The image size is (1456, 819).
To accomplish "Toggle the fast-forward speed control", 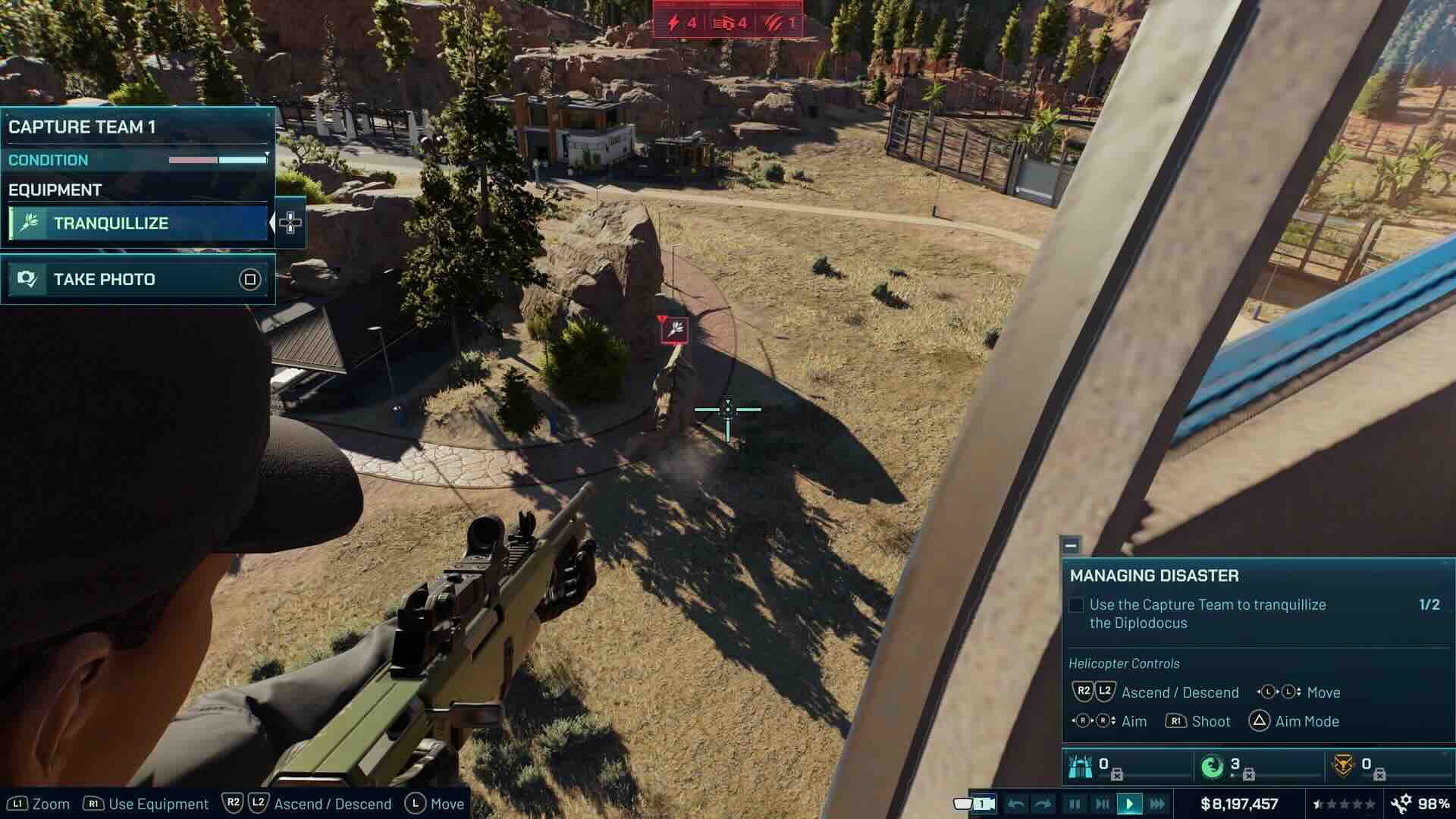I will [1159, 804].
